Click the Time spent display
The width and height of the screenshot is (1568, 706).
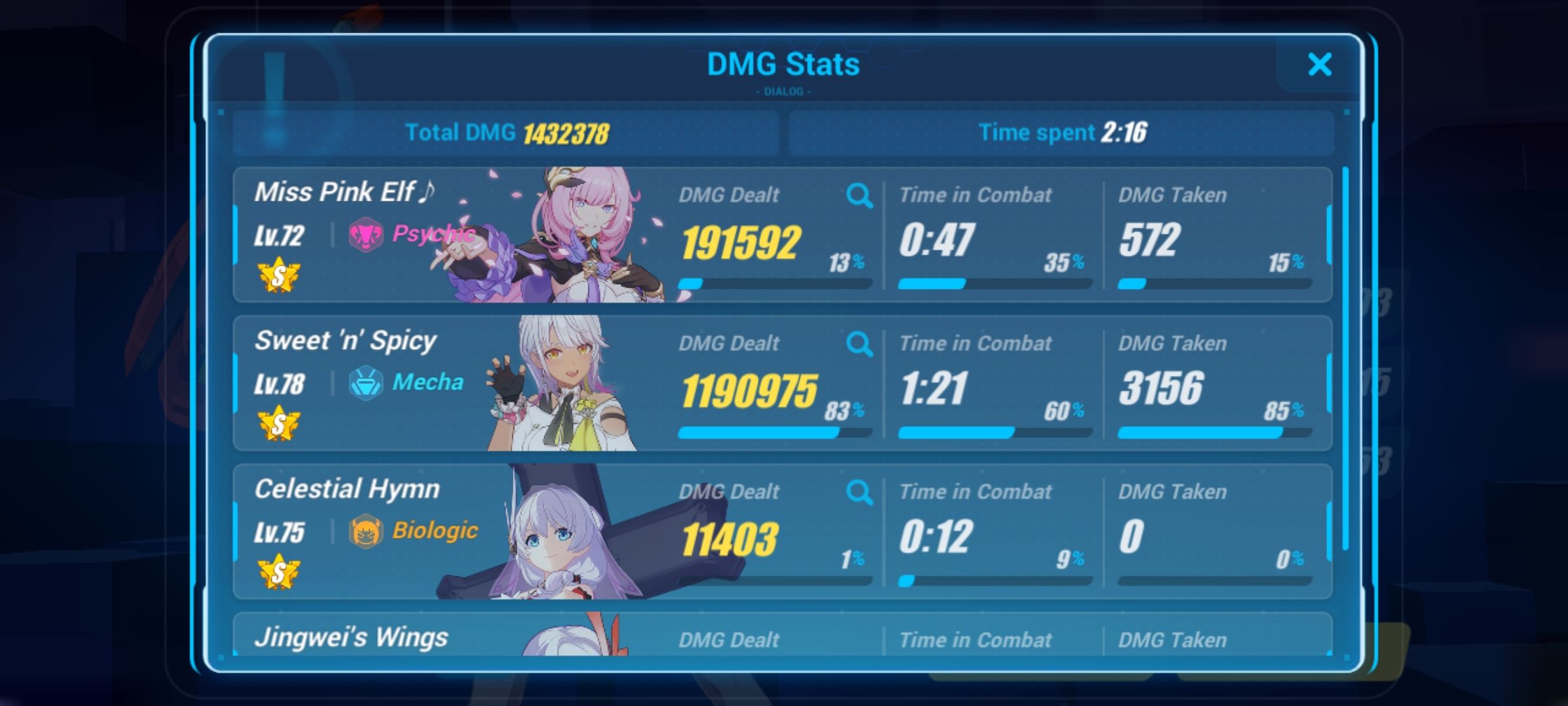point(1058,133)
